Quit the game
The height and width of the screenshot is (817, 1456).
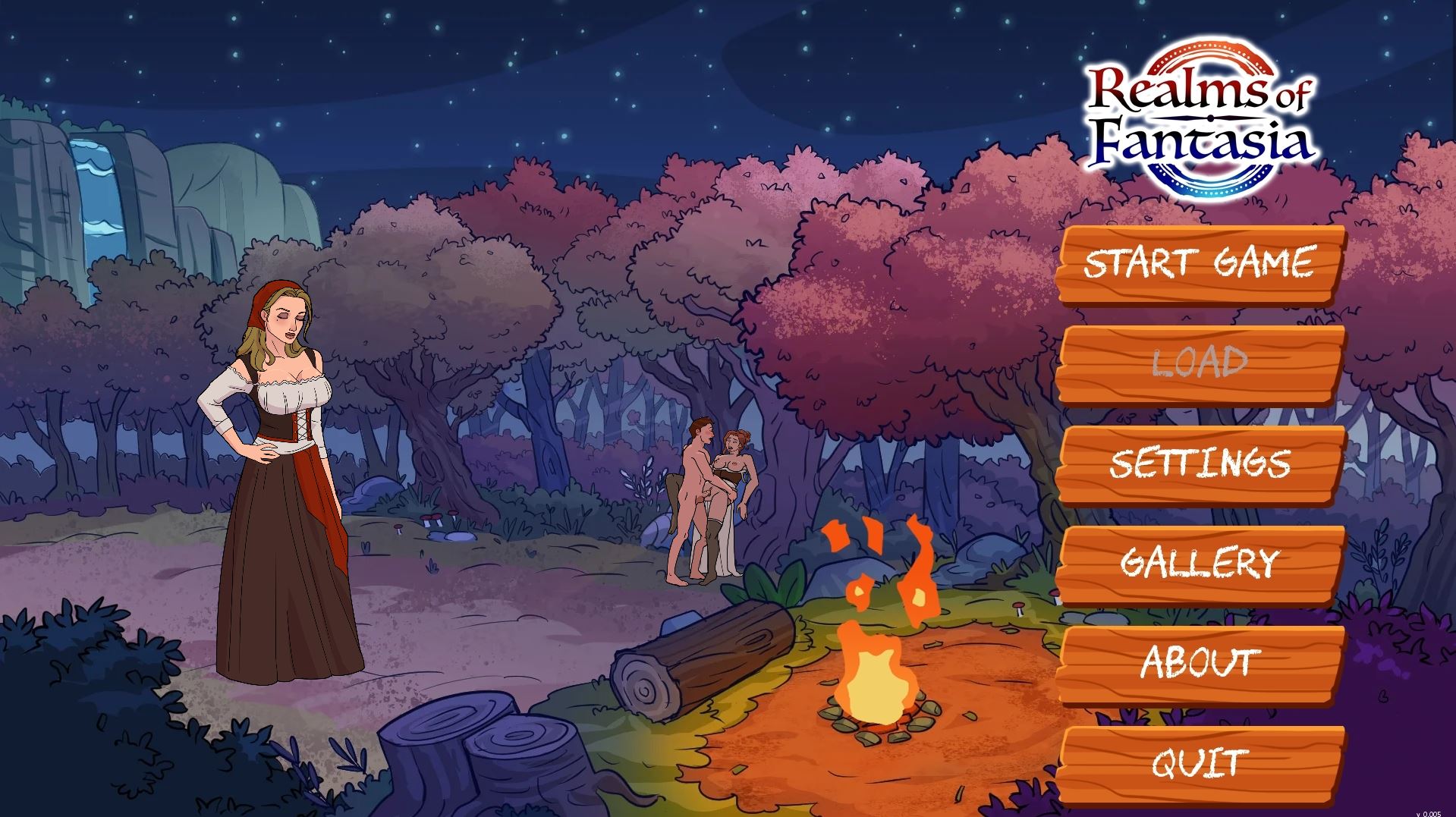1200,762
